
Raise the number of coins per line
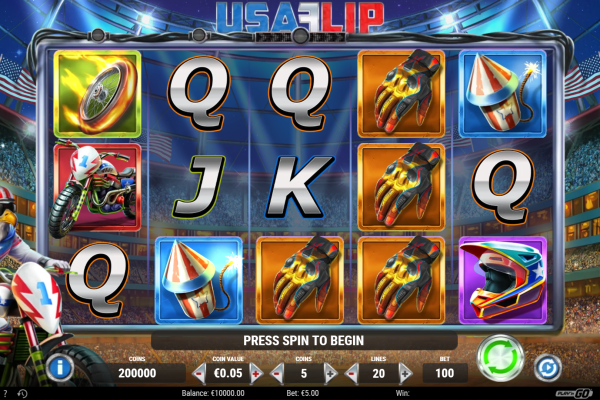tap(331, 374)
